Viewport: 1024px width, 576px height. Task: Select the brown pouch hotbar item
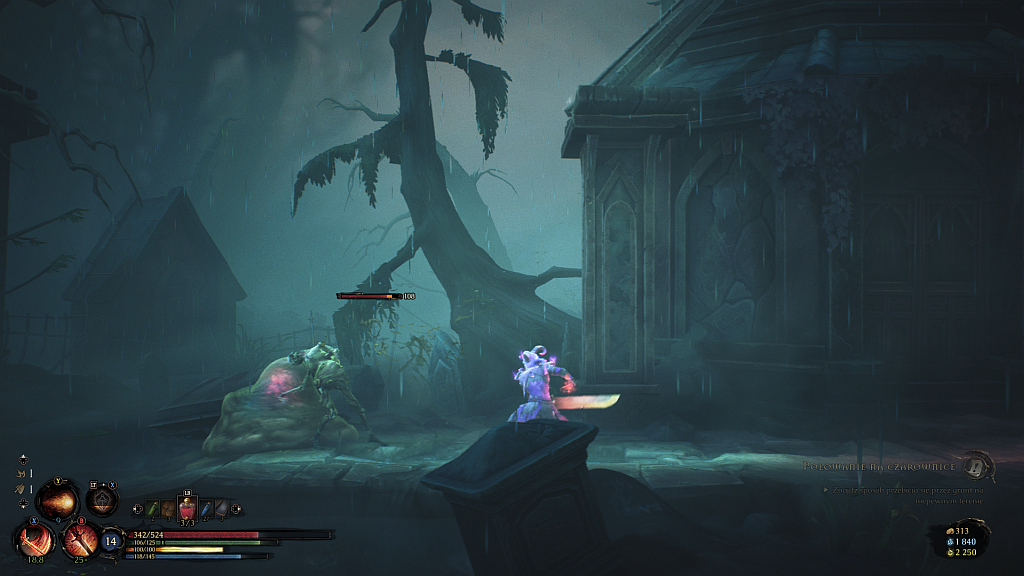point(168,510)
